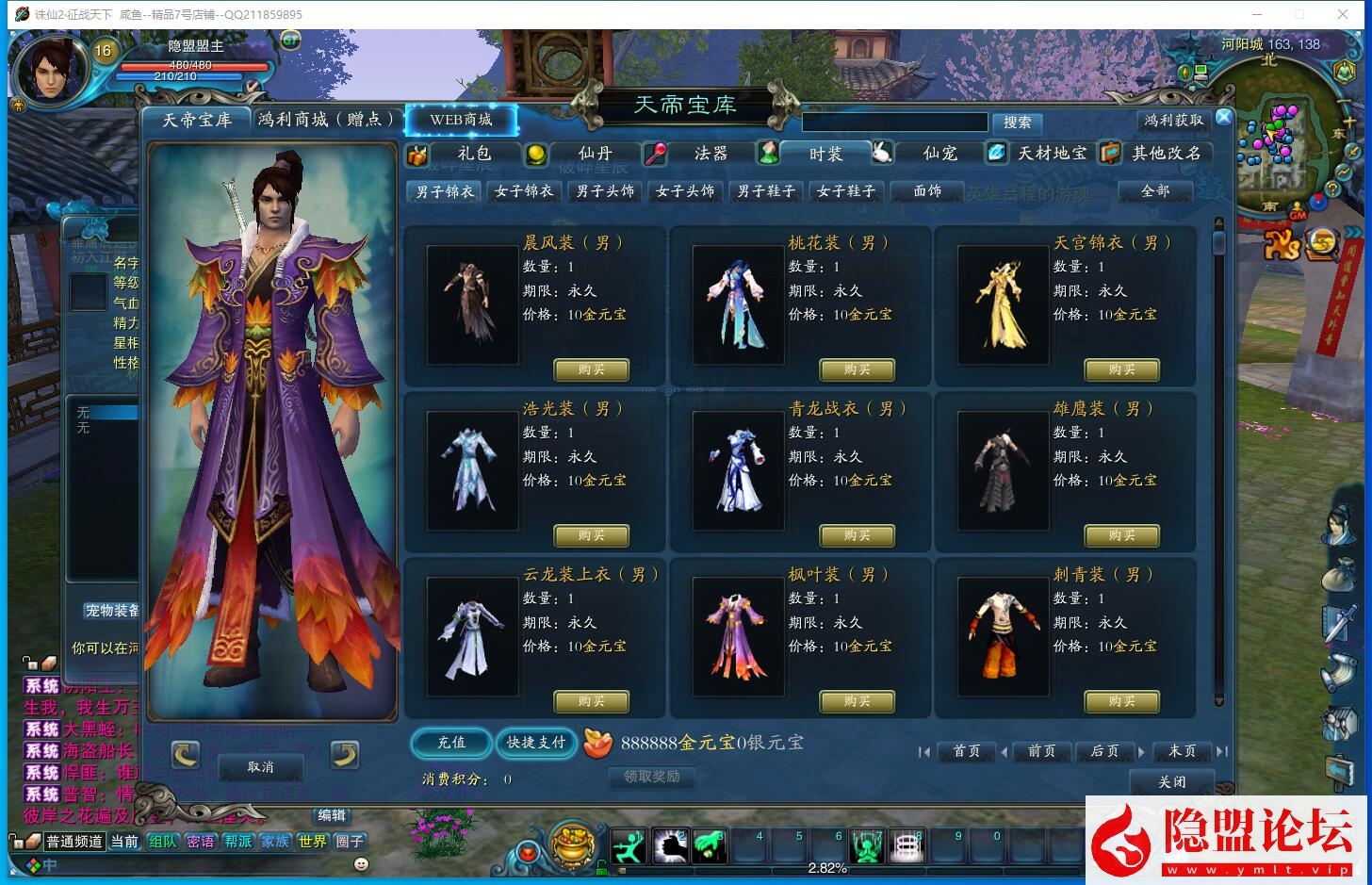
Task: Cancel the outfit preview with 取消
Action: 260,767
